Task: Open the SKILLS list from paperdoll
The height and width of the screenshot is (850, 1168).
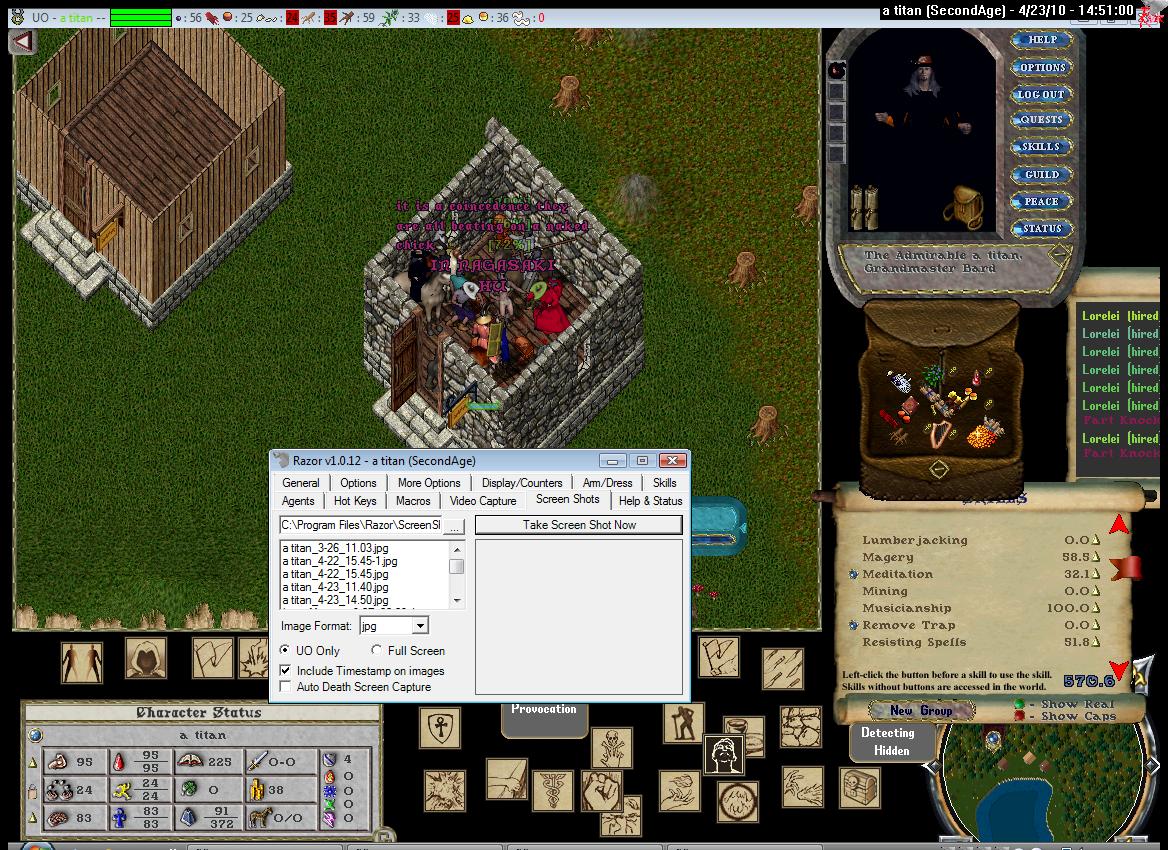Action: pos(1041,147)
